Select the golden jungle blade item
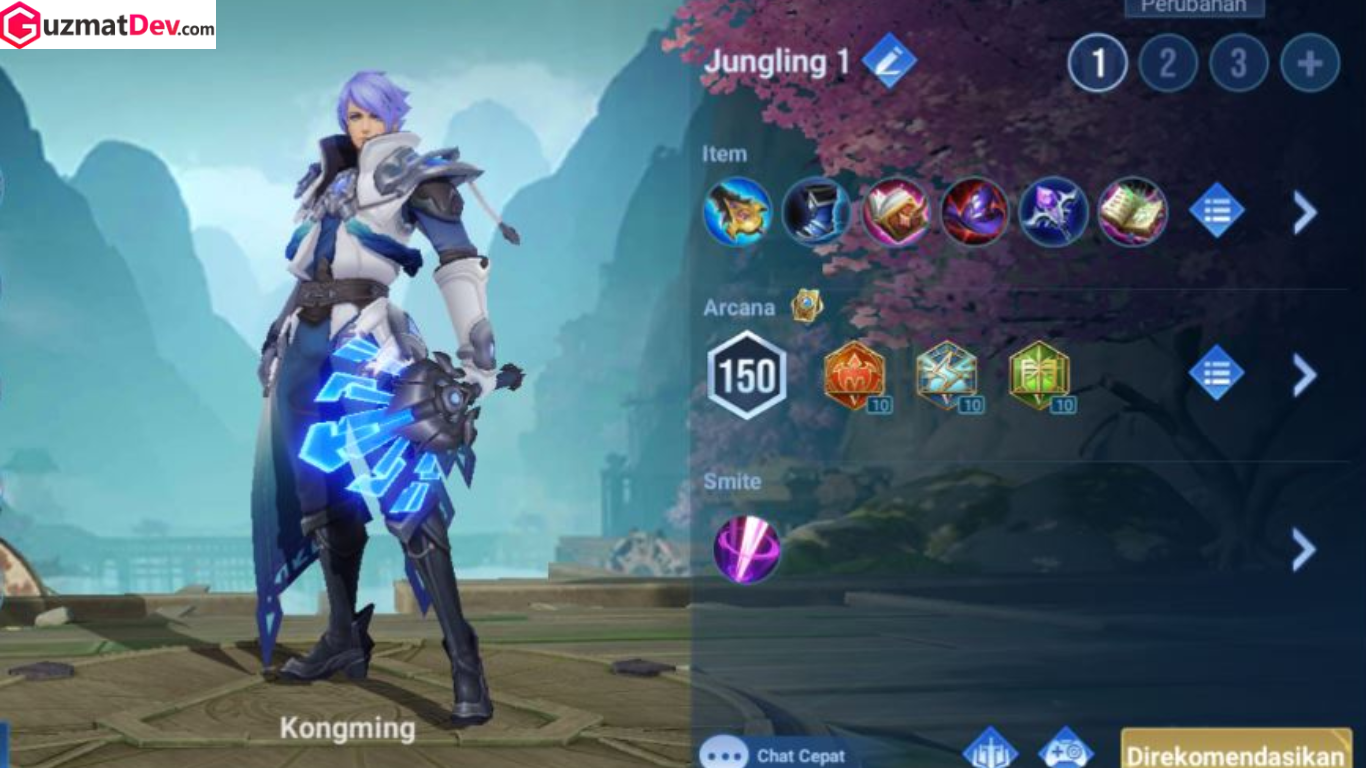1366x768 pixels. (738, 211)
